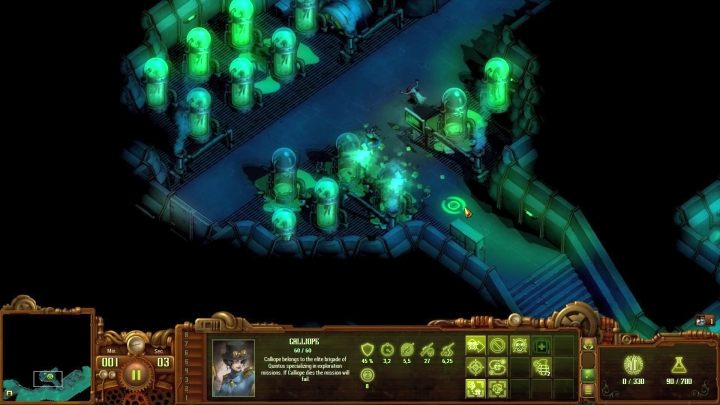
Task: Use the green cross heal ability
Action: coord(541,345)
